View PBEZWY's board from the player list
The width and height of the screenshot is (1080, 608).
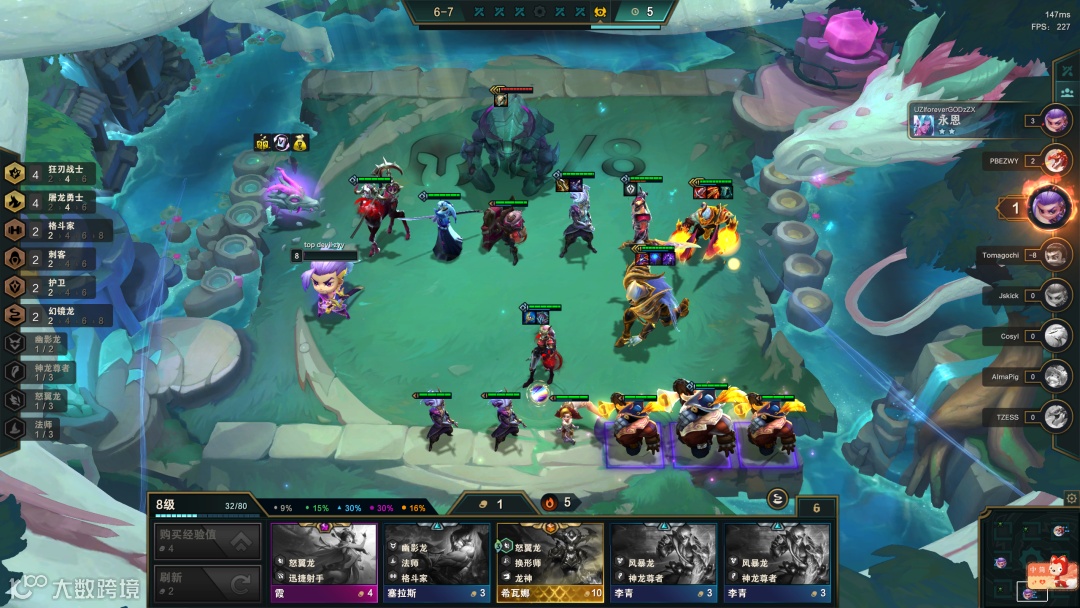pos(1056,159)
